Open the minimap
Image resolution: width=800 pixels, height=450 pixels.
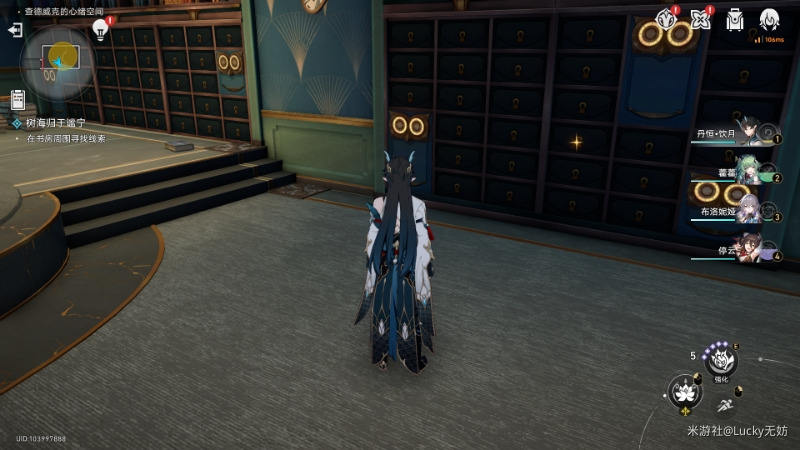[x=58, y=61]
